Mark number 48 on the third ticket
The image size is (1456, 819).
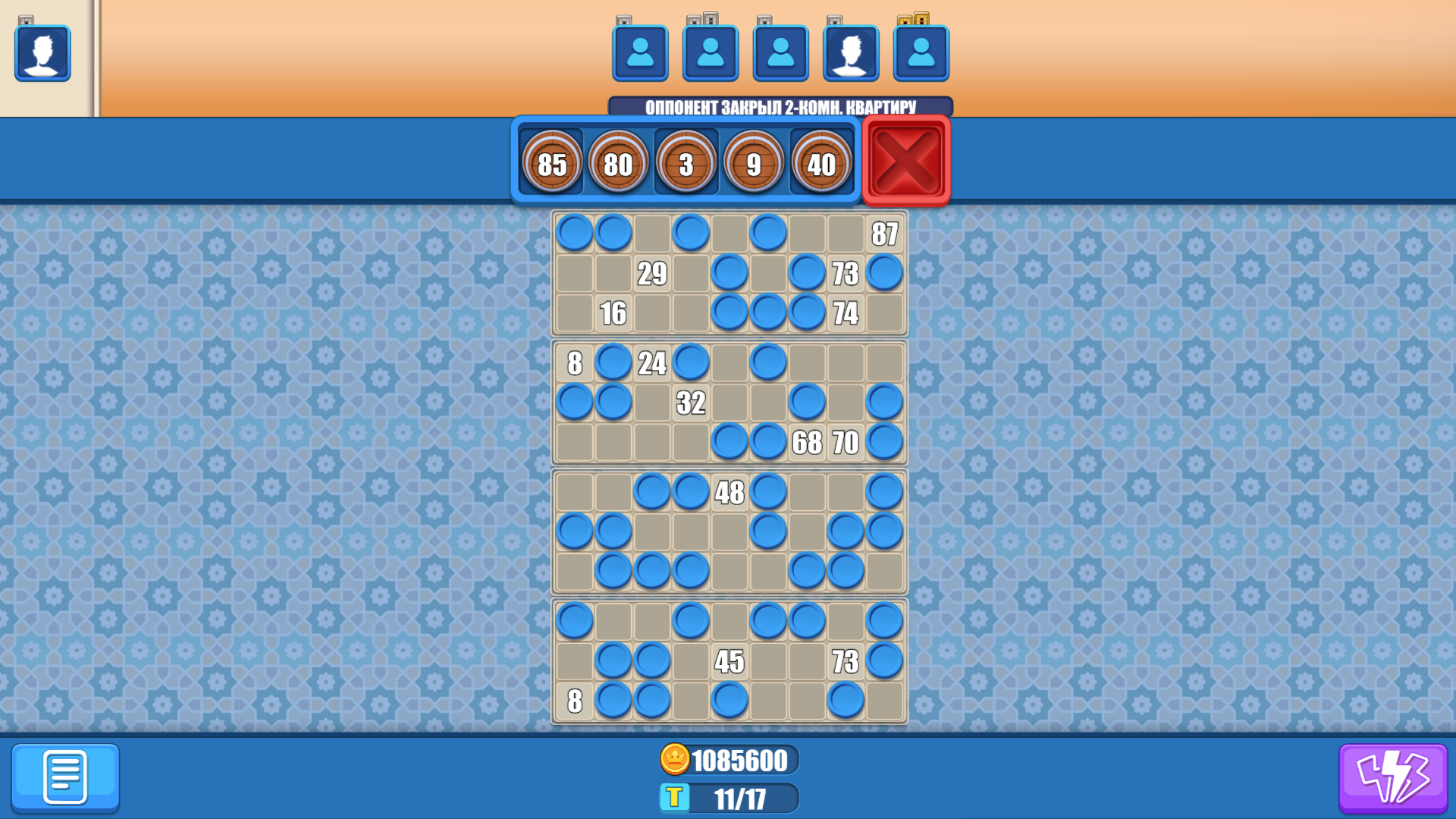(730, 494)
